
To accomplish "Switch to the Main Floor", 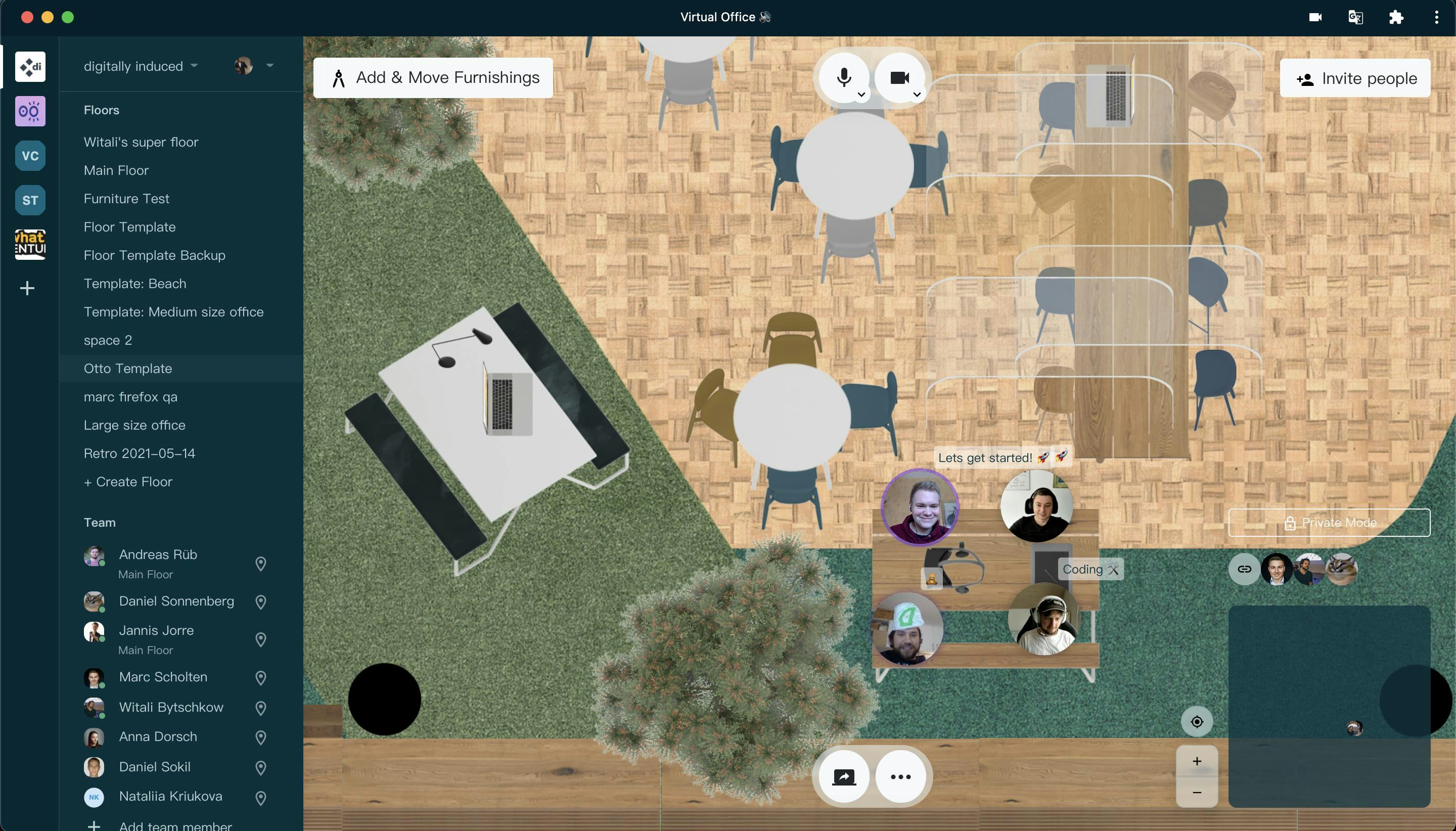I will (116, 170).
